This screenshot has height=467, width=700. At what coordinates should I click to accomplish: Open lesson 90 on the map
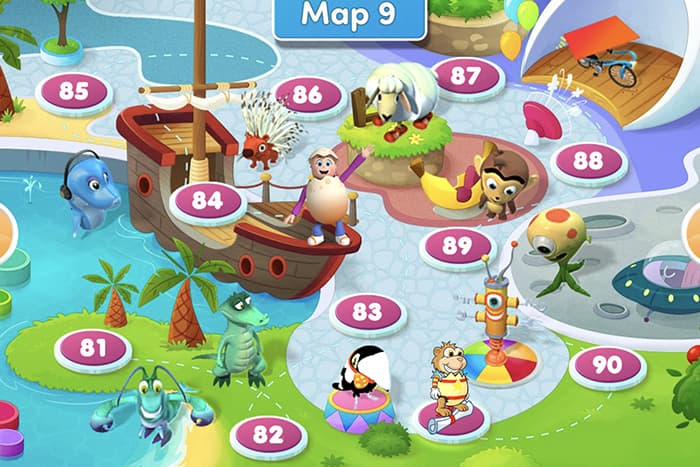[x=607, y=365]
